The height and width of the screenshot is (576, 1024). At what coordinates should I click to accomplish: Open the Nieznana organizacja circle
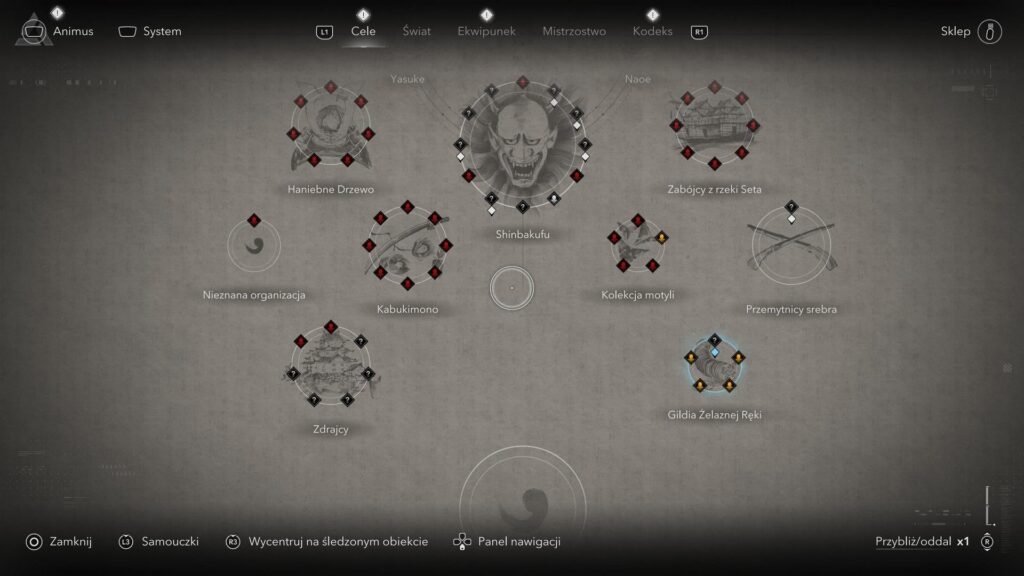[254, 246]
